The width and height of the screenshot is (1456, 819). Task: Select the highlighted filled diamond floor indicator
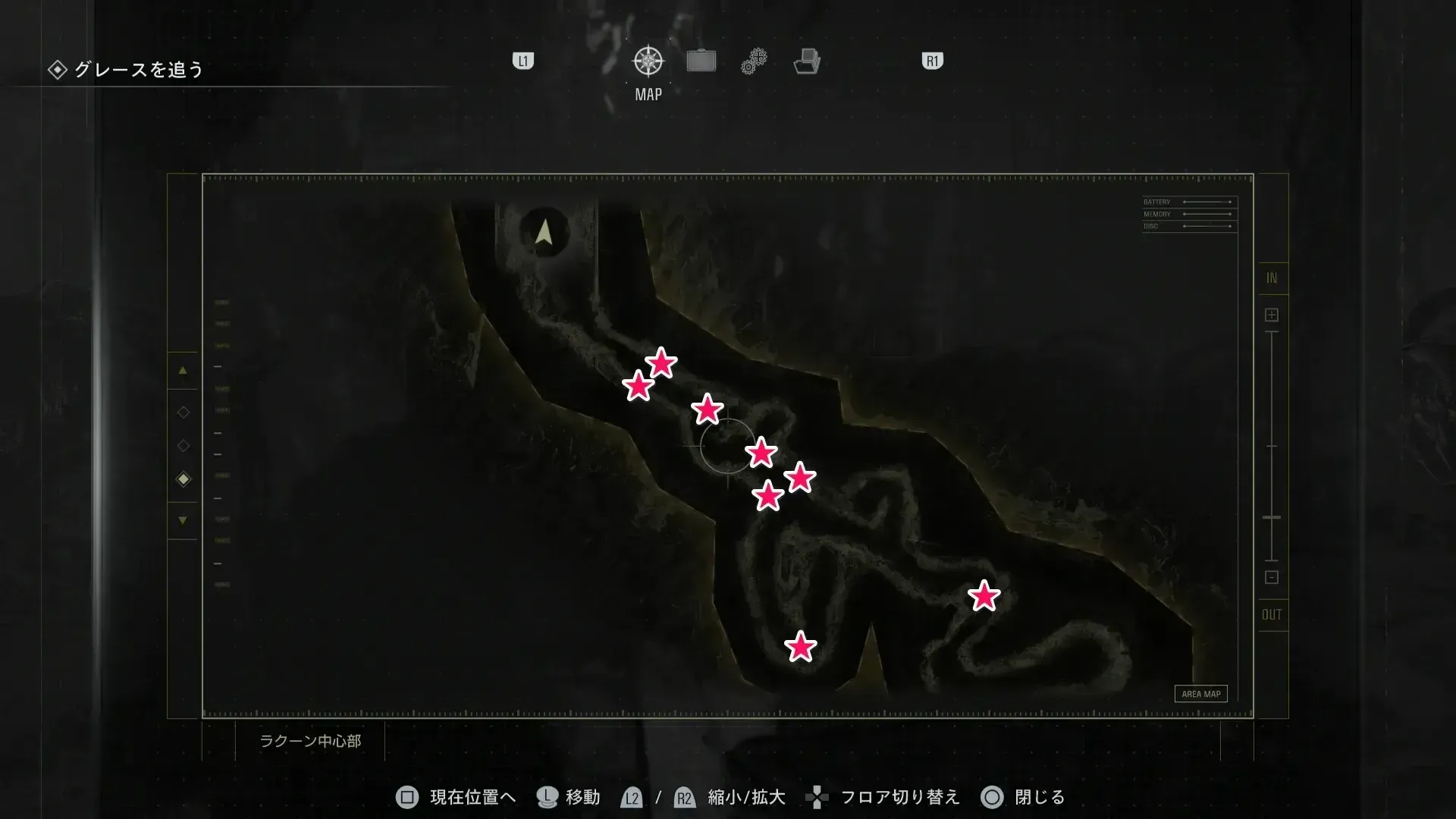(182, 479)
